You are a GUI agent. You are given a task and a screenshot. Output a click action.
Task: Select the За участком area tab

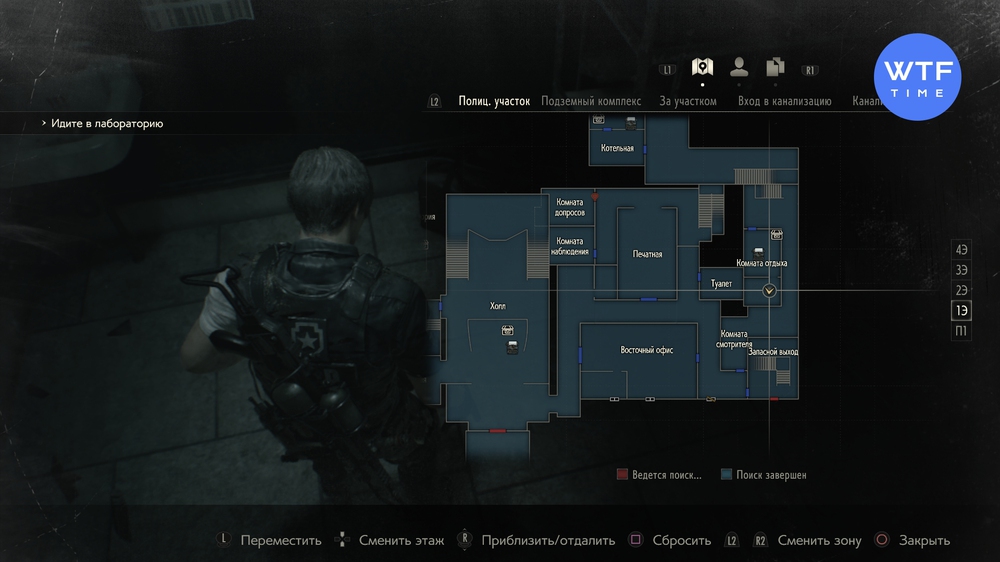(x=688, y=101)
